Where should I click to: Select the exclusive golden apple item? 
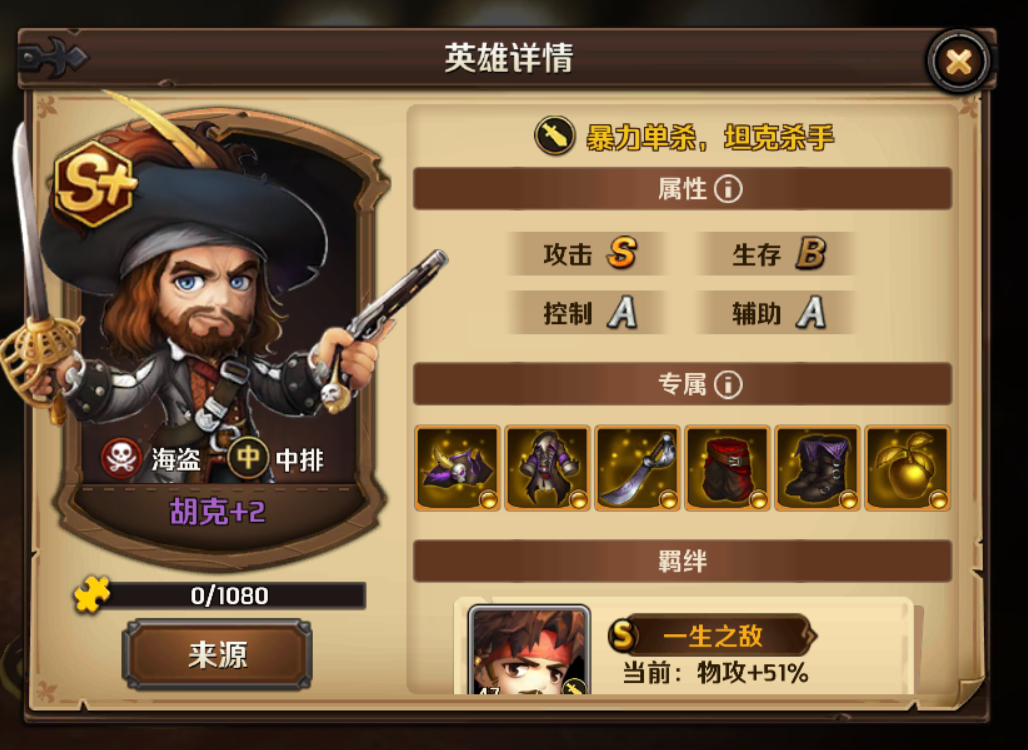point(908,468)
